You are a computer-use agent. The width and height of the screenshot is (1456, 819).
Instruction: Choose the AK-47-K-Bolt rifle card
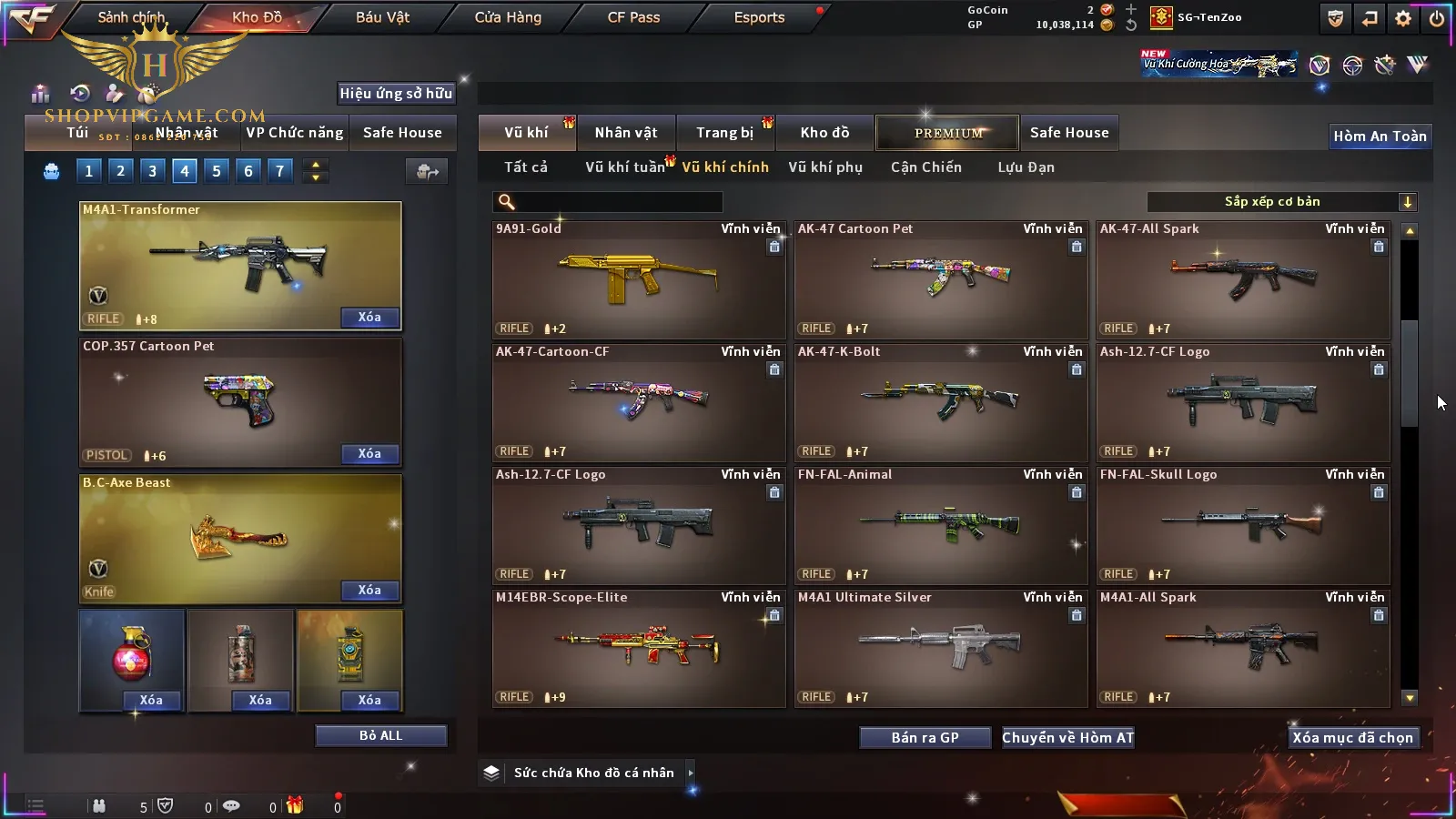coord(940,402)
